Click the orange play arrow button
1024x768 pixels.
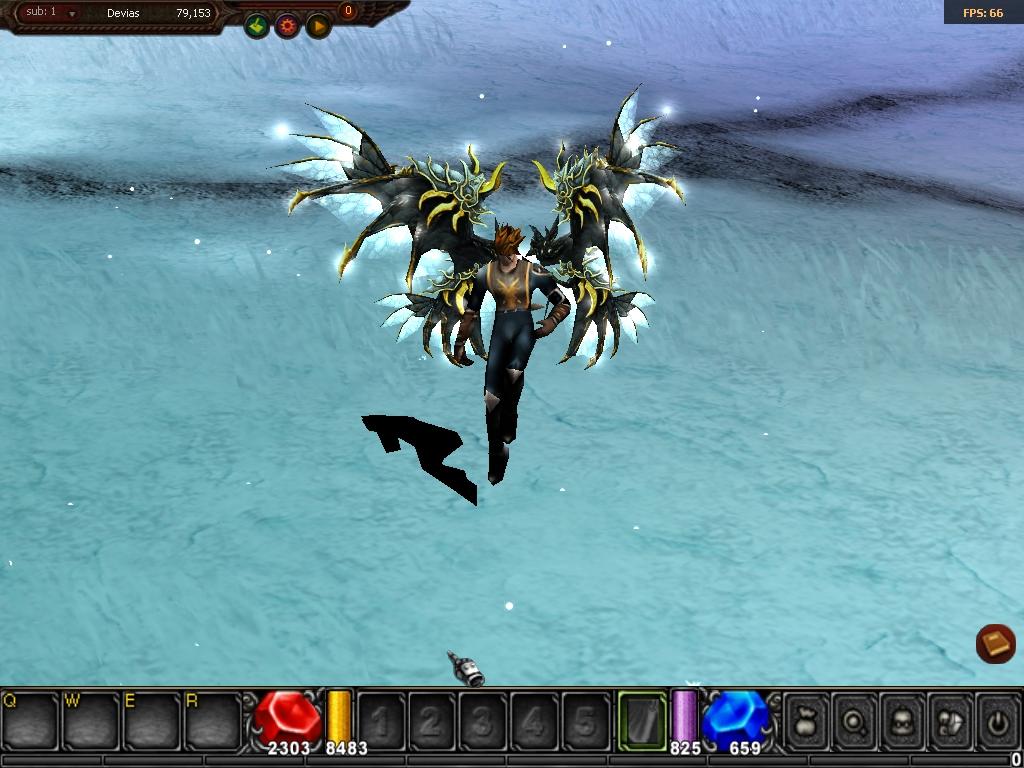[318, 26]
